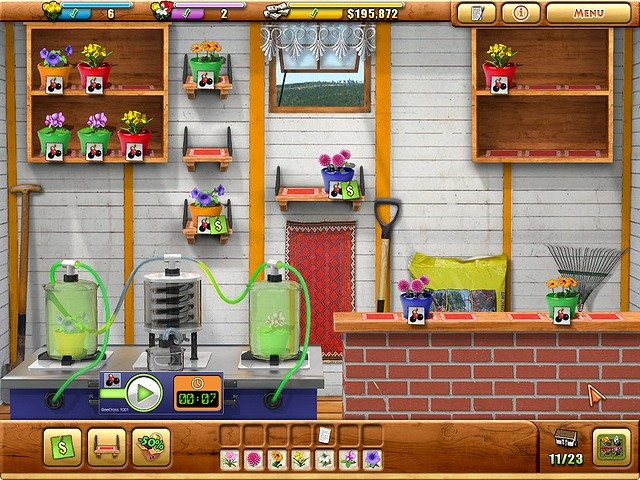
Task: Activate the 50% discount button
Action: [152, 448]
